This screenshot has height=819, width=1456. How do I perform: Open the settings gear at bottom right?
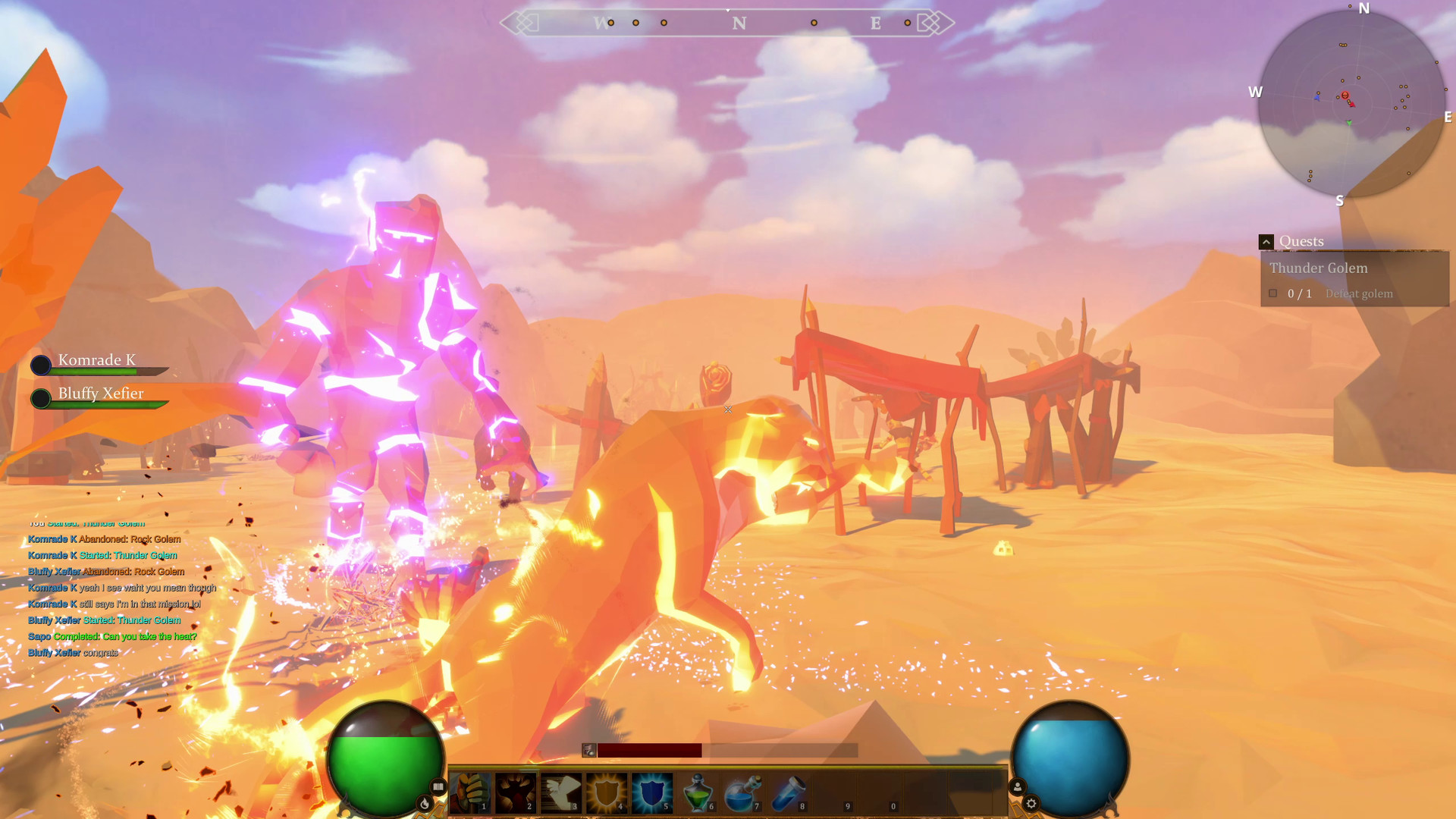(1032, 803)
